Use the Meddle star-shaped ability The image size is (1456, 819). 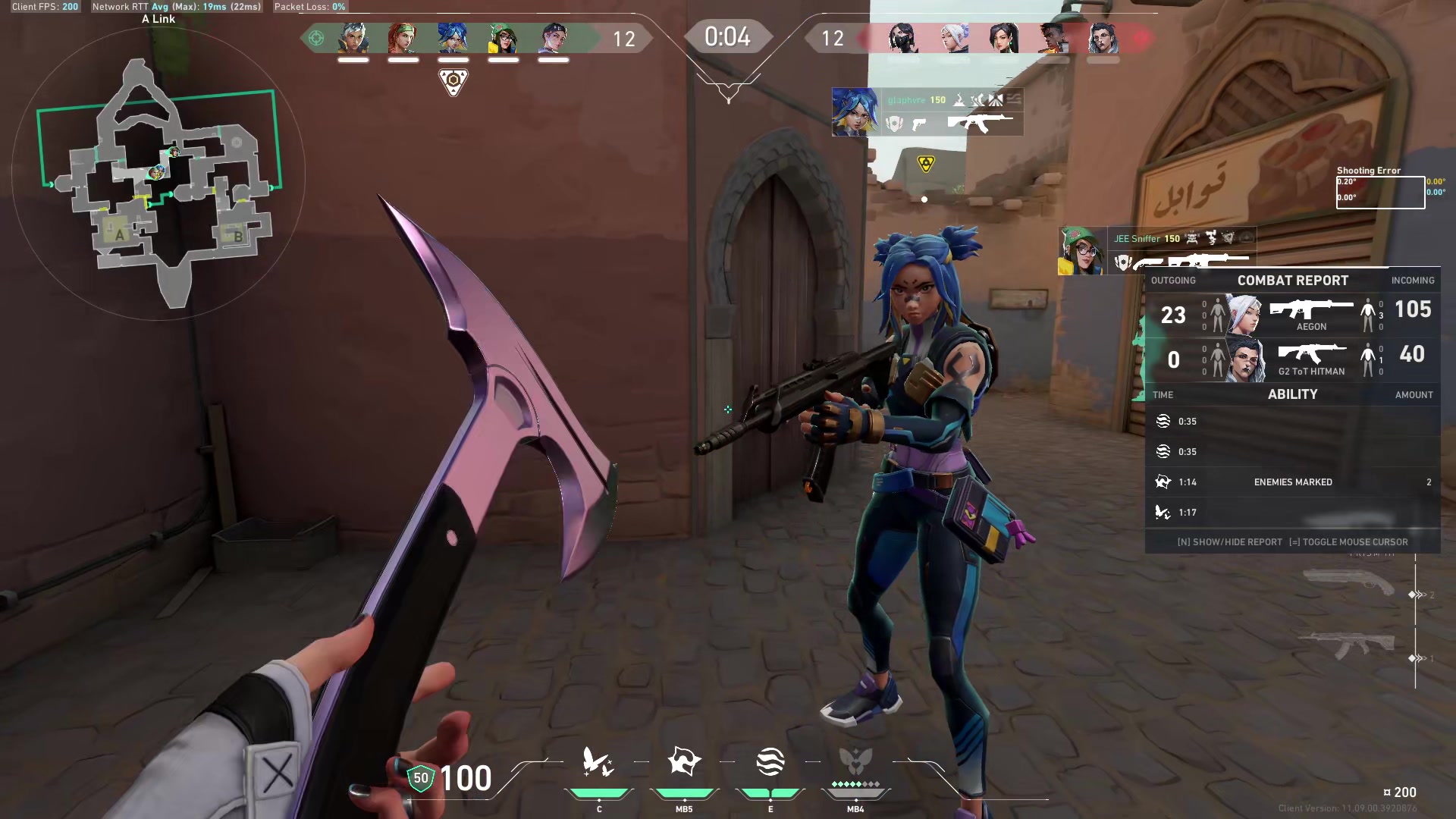click(684, 761)
